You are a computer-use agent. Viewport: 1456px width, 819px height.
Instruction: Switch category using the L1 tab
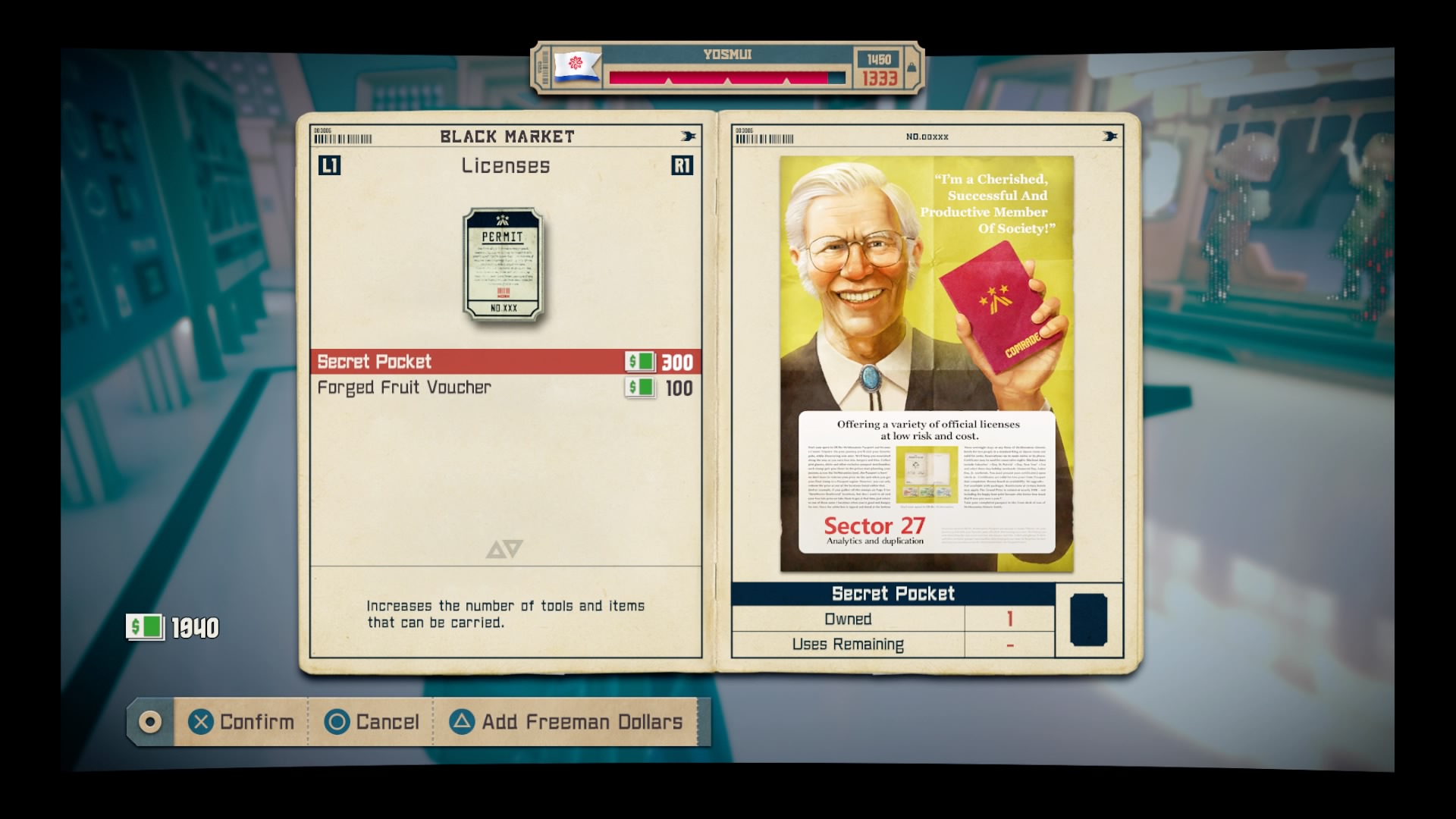click(x=330, y=166)
